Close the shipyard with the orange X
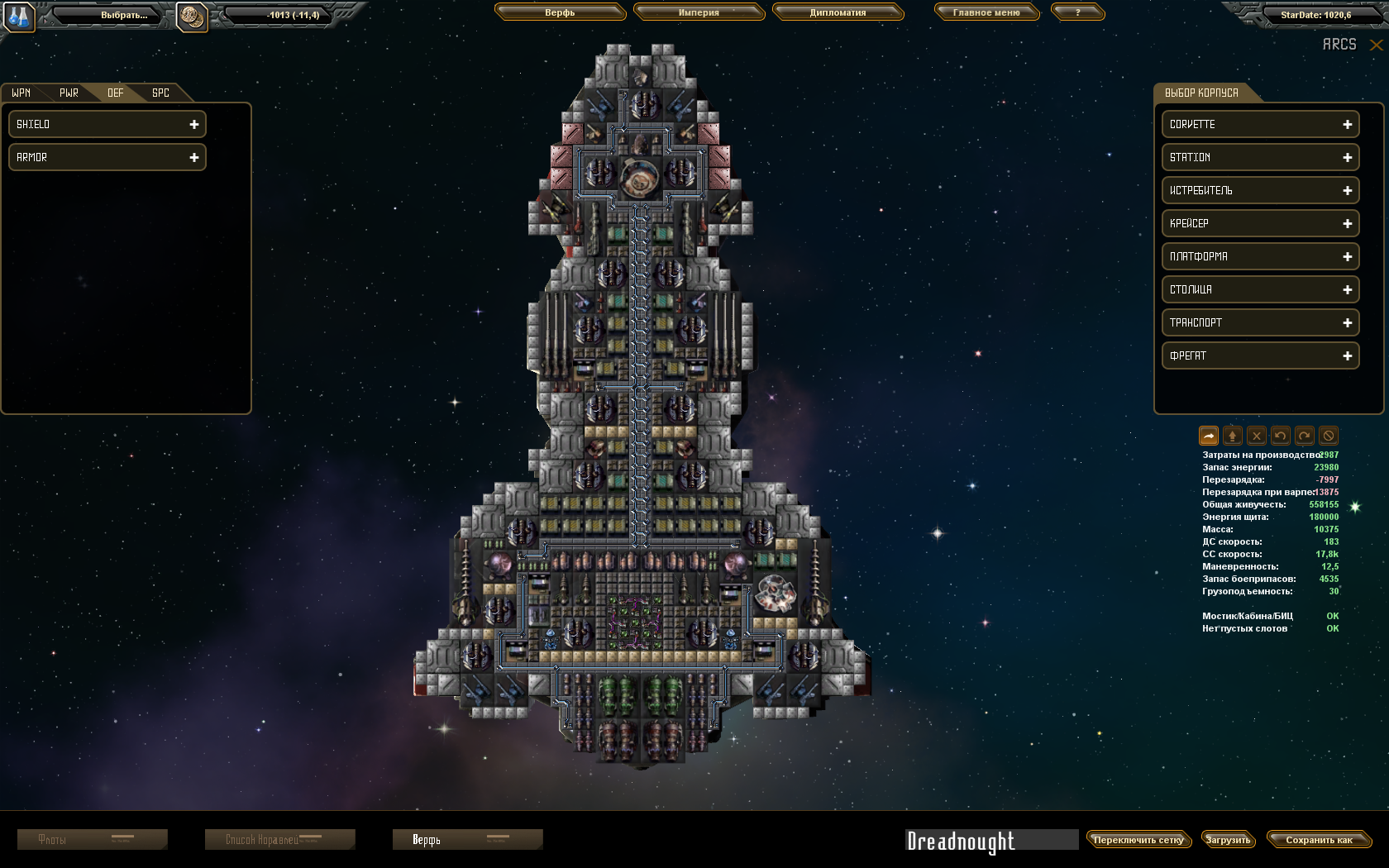This screenshot has height=868, width=1389. tap(1376, 45)
